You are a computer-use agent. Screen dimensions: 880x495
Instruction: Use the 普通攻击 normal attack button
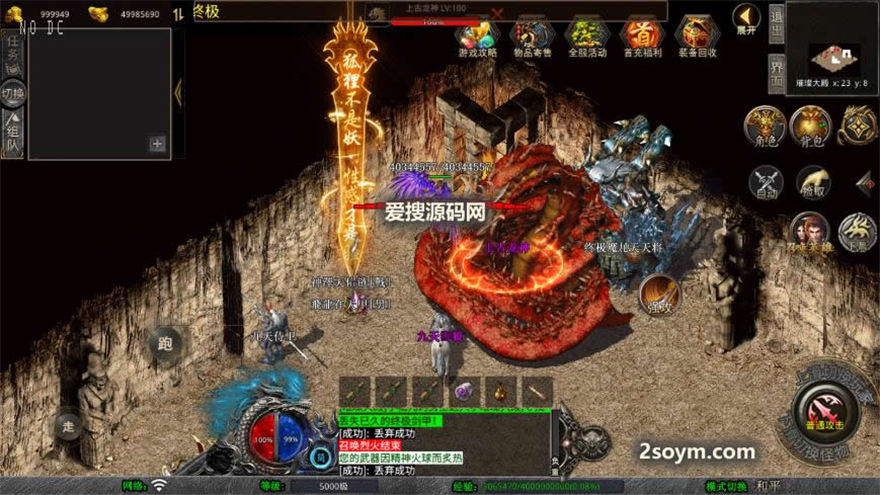(819, 410)
